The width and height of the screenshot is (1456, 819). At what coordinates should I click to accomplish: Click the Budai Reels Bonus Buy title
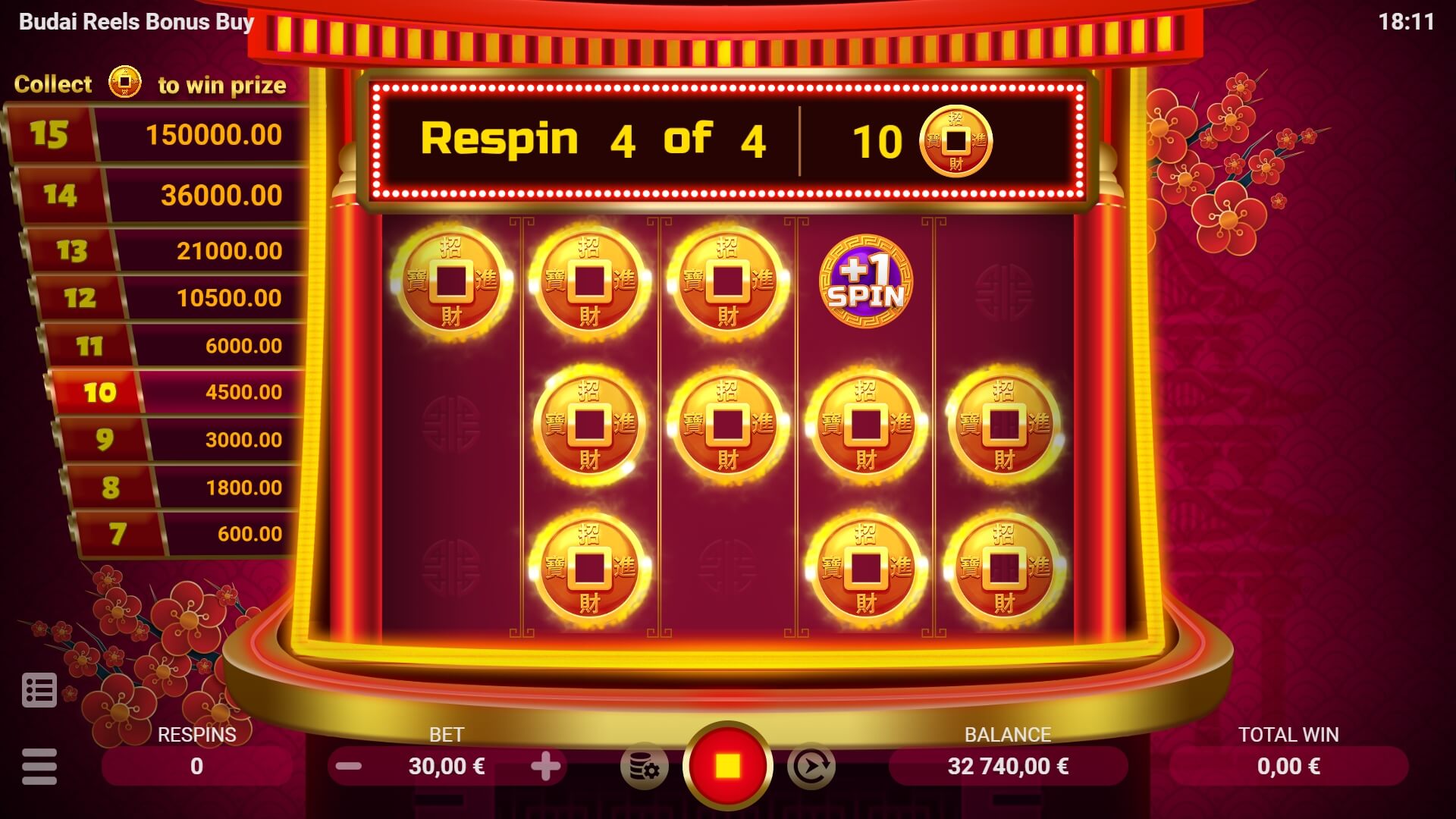(x=136, y=22)
